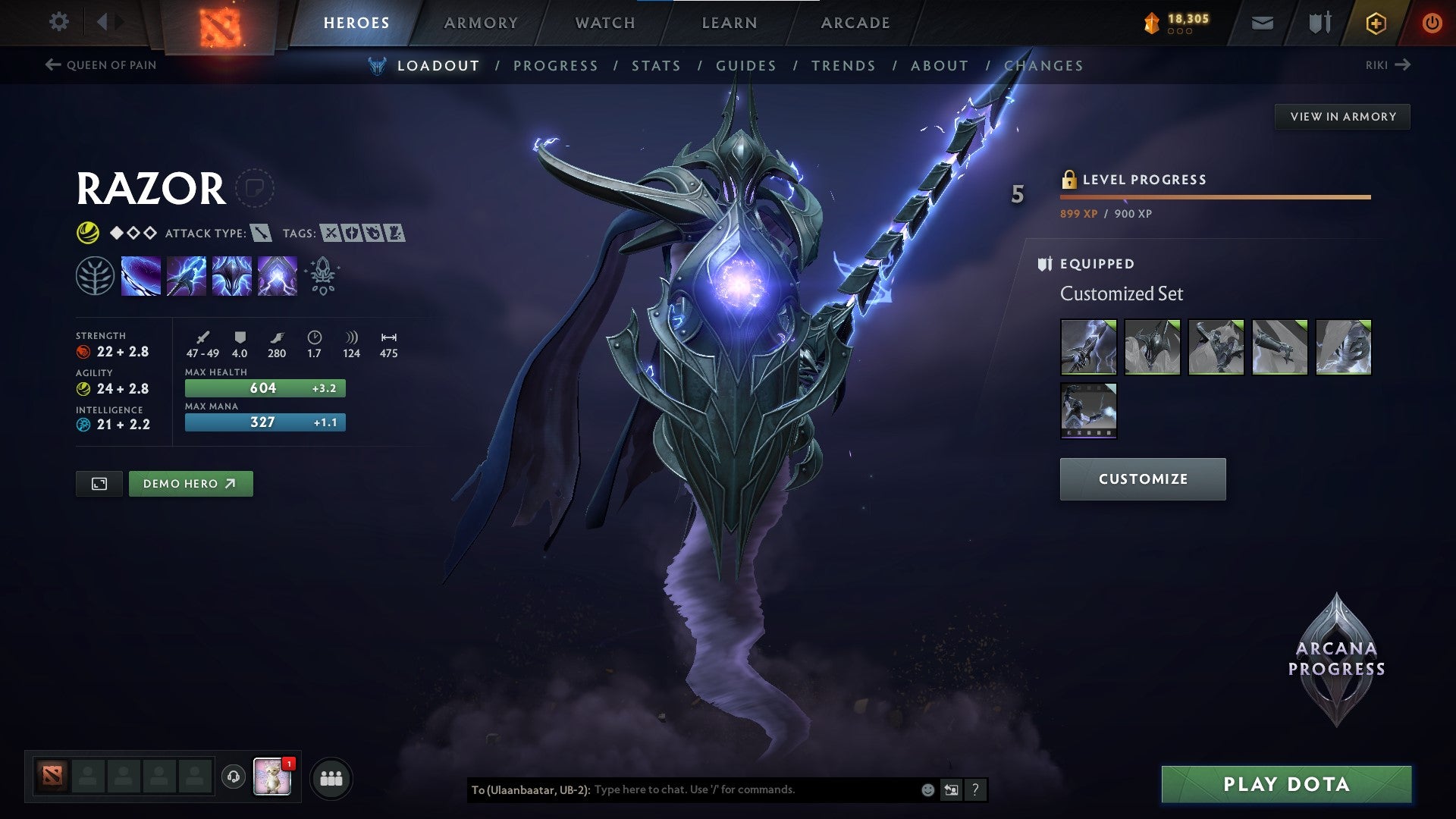
Task: Open Razor's talent tree leaf icon
Action: [x=96, y=275]
